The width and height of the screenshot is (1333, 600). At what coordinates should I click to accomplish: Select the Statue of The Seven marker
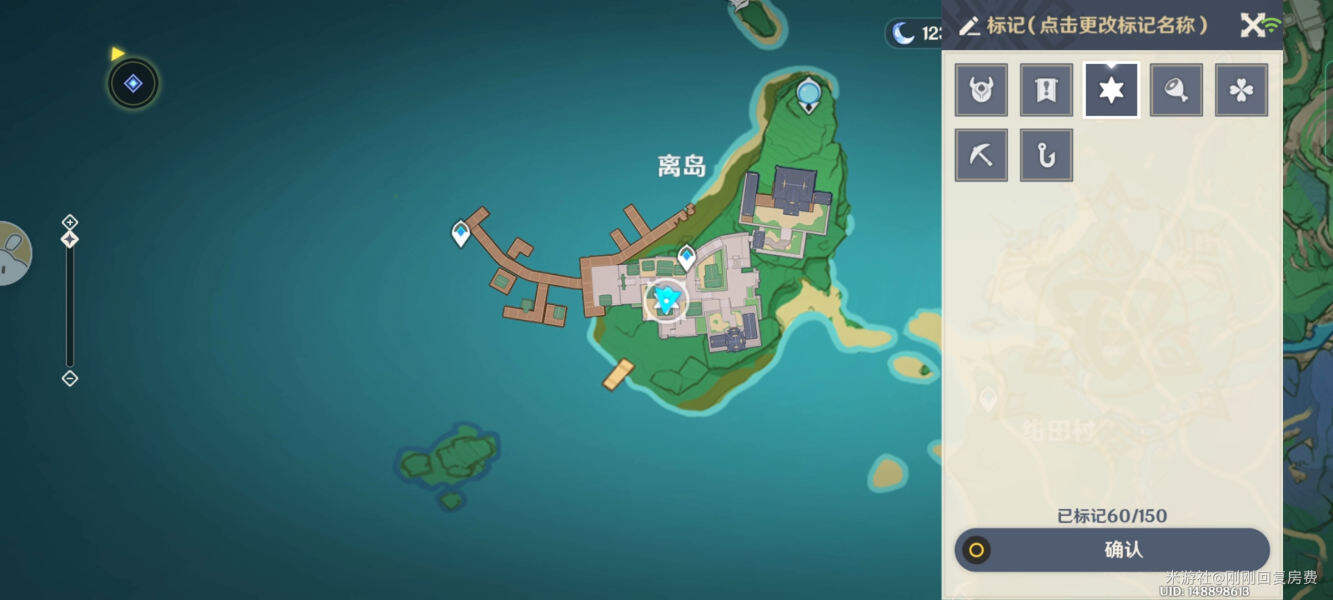click(808, 95)
